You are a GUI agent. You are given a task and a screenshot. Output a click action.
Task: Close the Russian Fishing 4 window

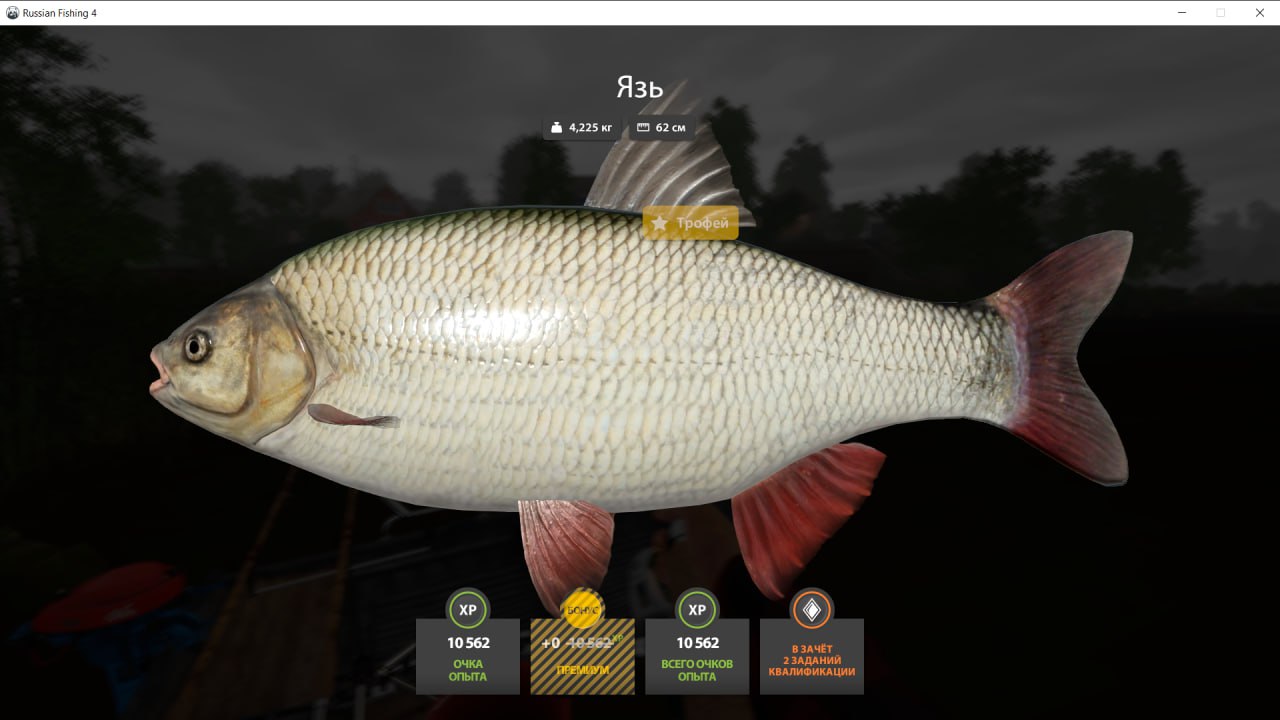(x=1258, y=13)
